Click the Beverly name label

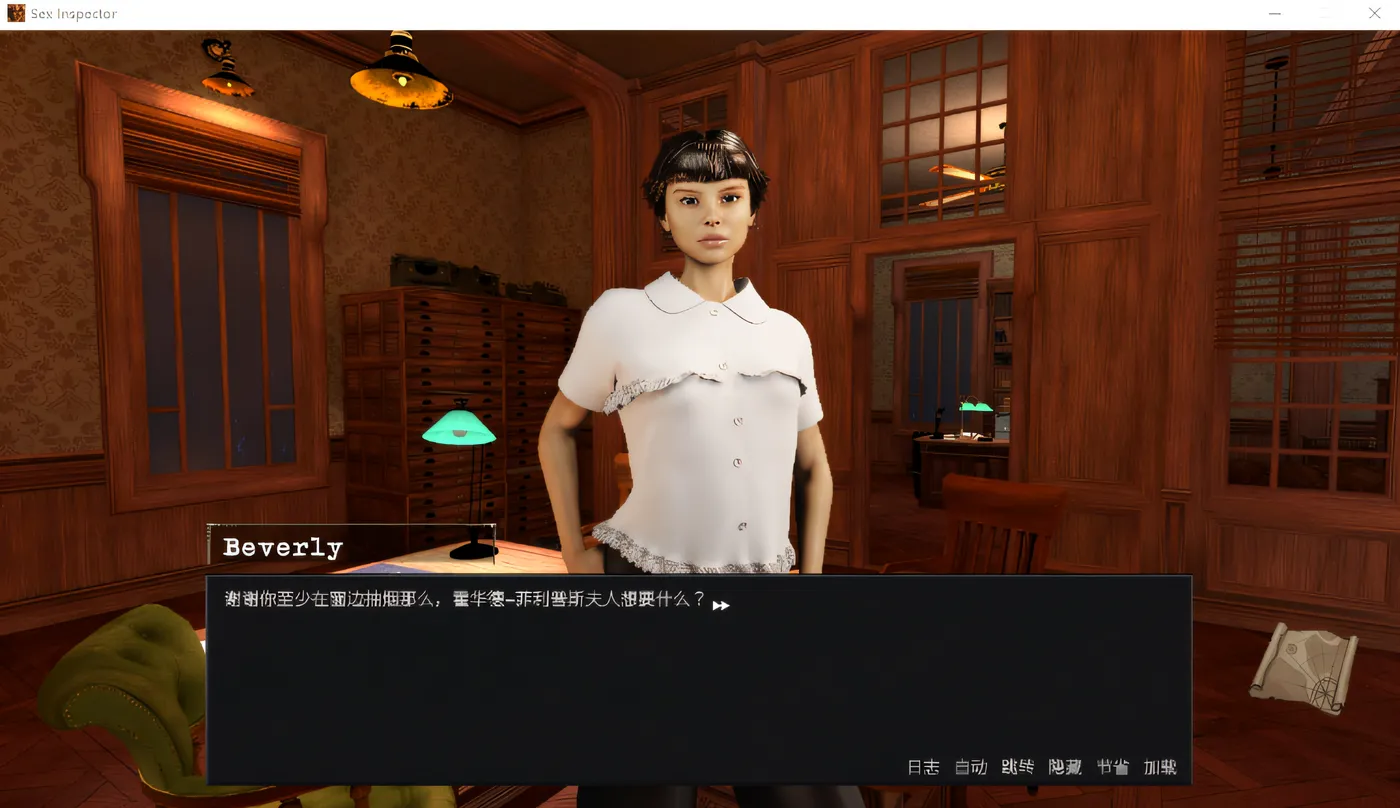click(283, 547)
